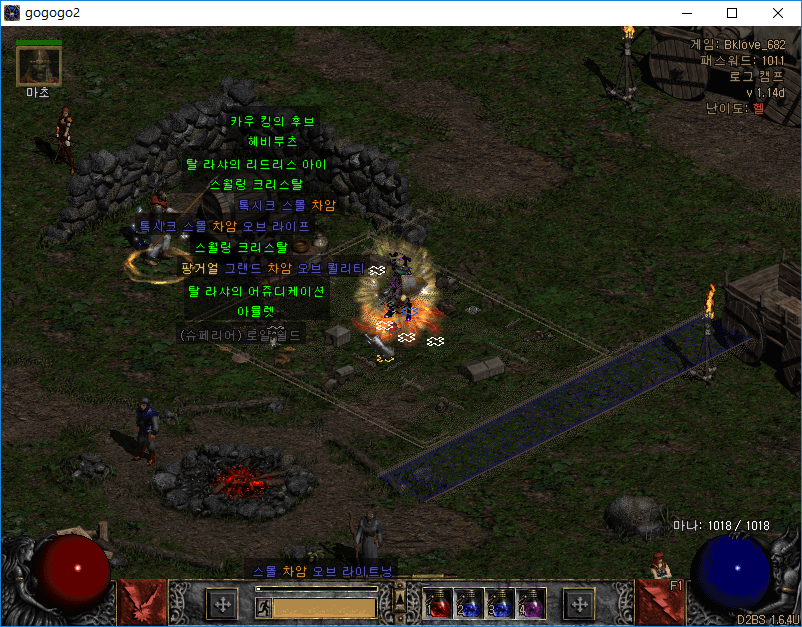The image size is (802, 627).
Task: Pick up 카우 킹의 후브 item label
Action: click(x=272, y=122)
